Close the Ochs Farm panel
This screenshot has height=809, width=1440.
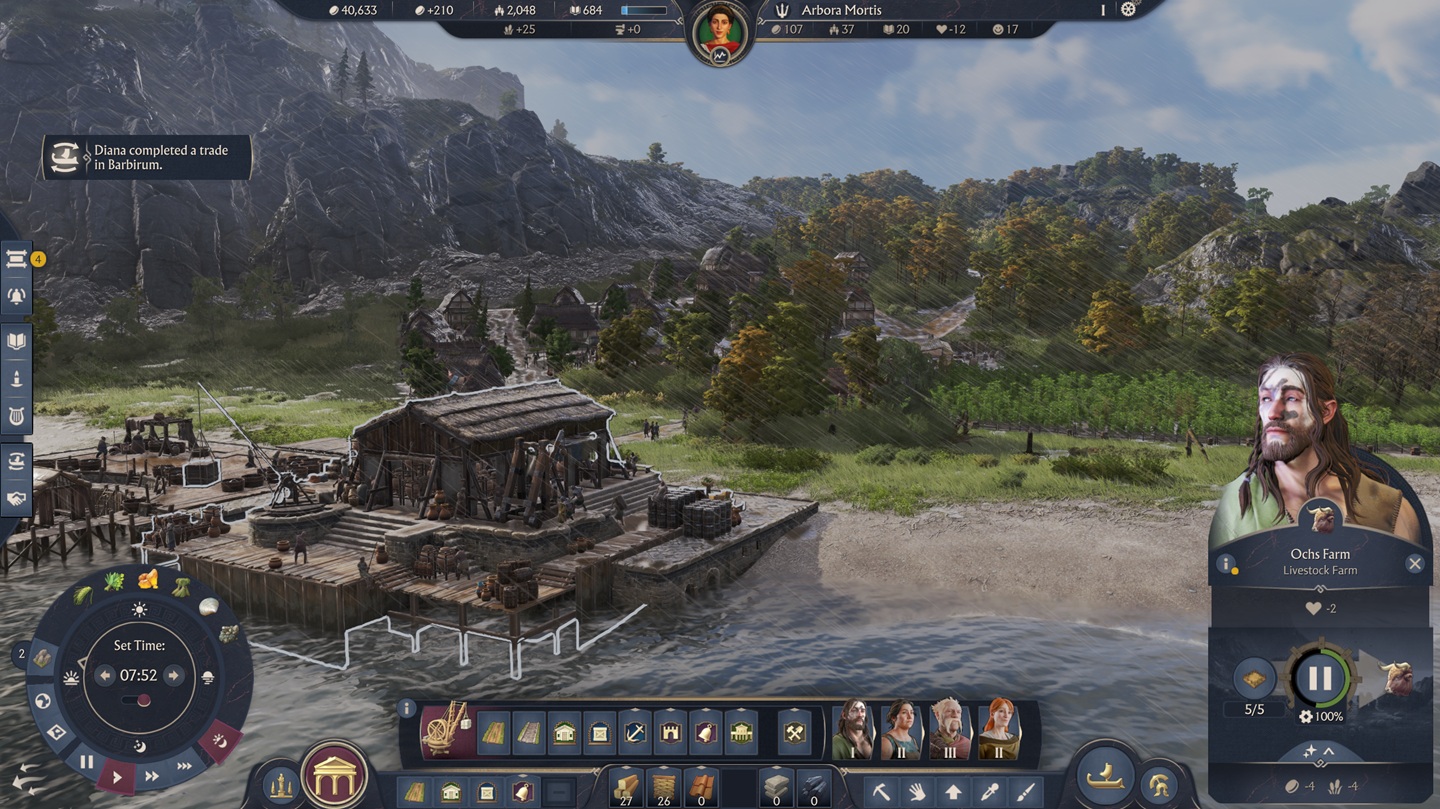1414,564
